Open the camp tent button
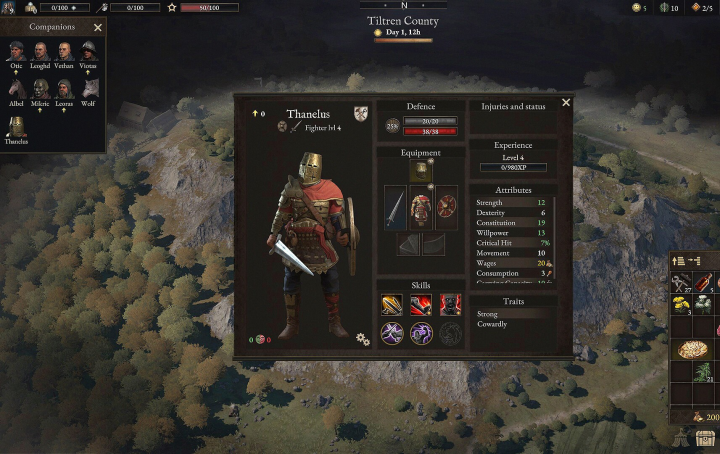This screenshot has height=454, width=720. [681, 438]
